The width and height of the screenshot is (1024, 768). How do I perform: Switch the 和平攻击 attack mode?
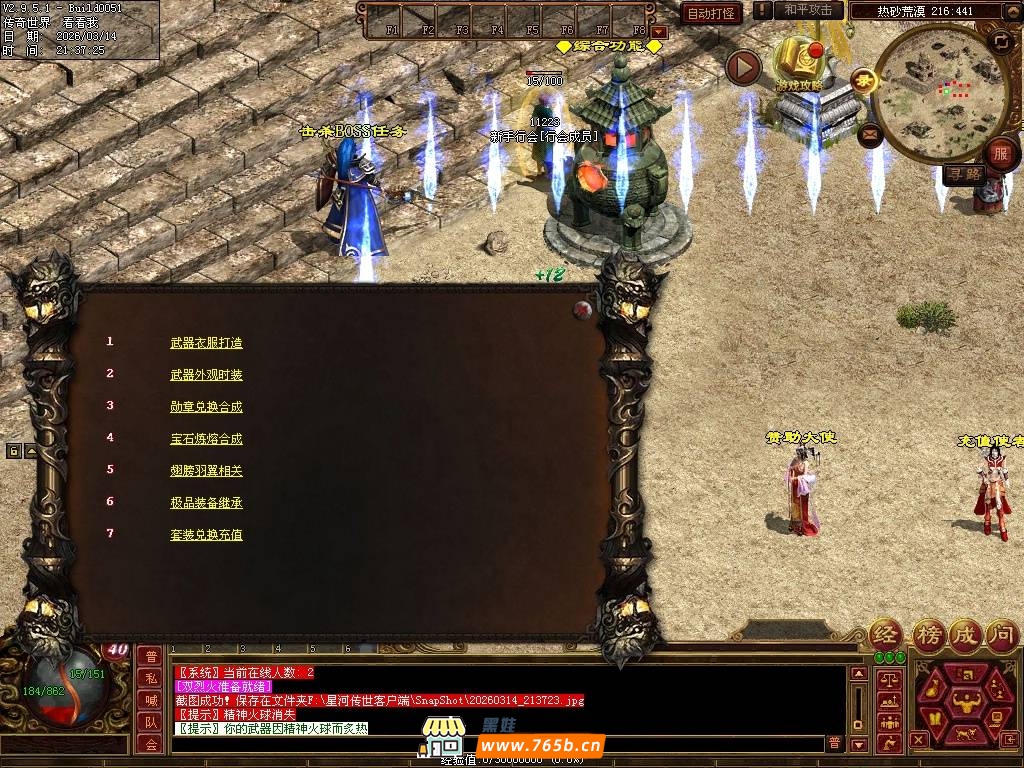pyautogui.click(x=808, y=10)
